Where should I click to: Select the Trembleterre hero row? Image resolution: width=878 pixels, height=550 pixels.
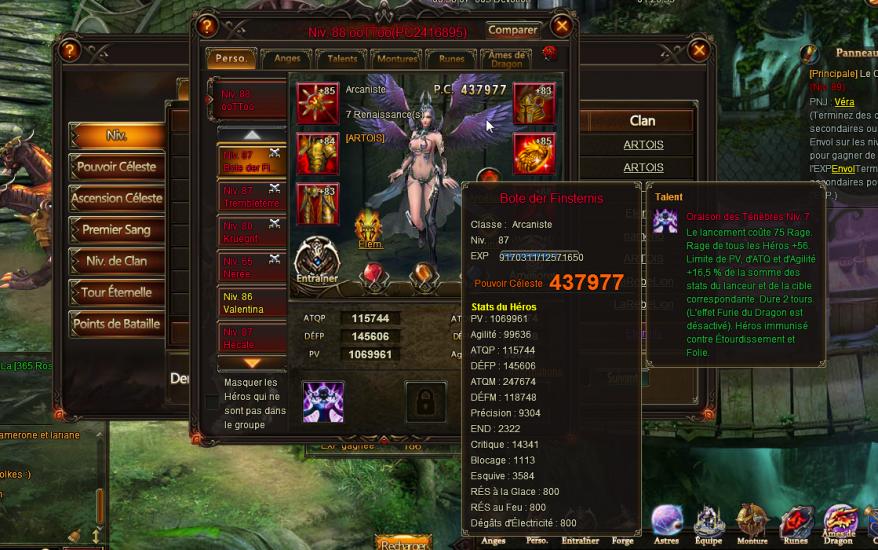click(x=251, y=197)
